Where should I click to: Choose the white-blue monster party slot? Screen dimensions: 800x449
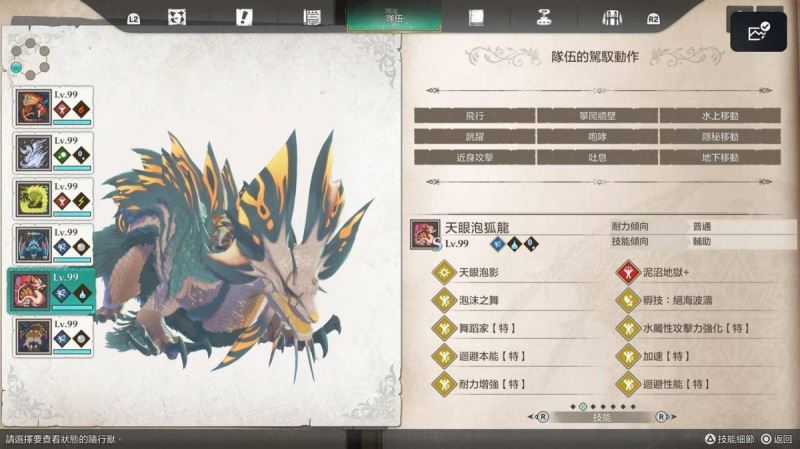pyautogui.click(x=53, y=153)
